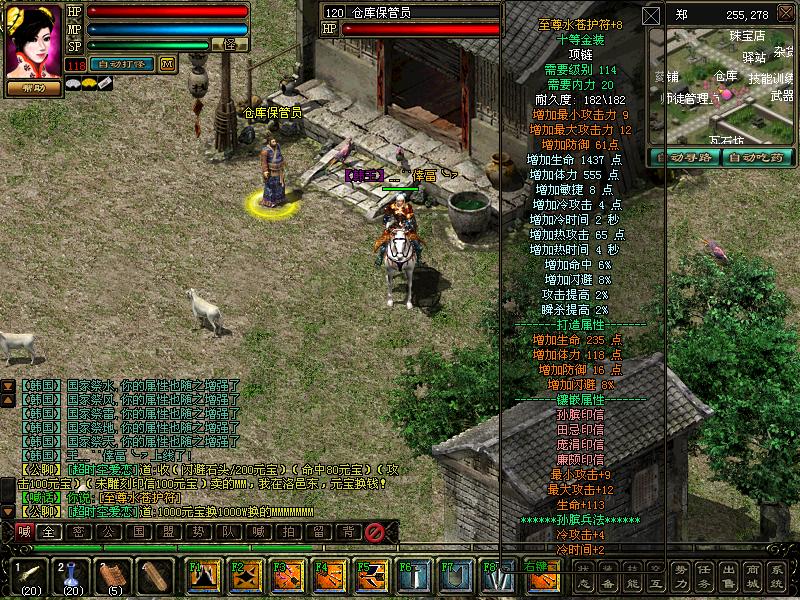
Task: Use the blue potion in slot 2
Action: pyautogui.click(x=71, y=573)
